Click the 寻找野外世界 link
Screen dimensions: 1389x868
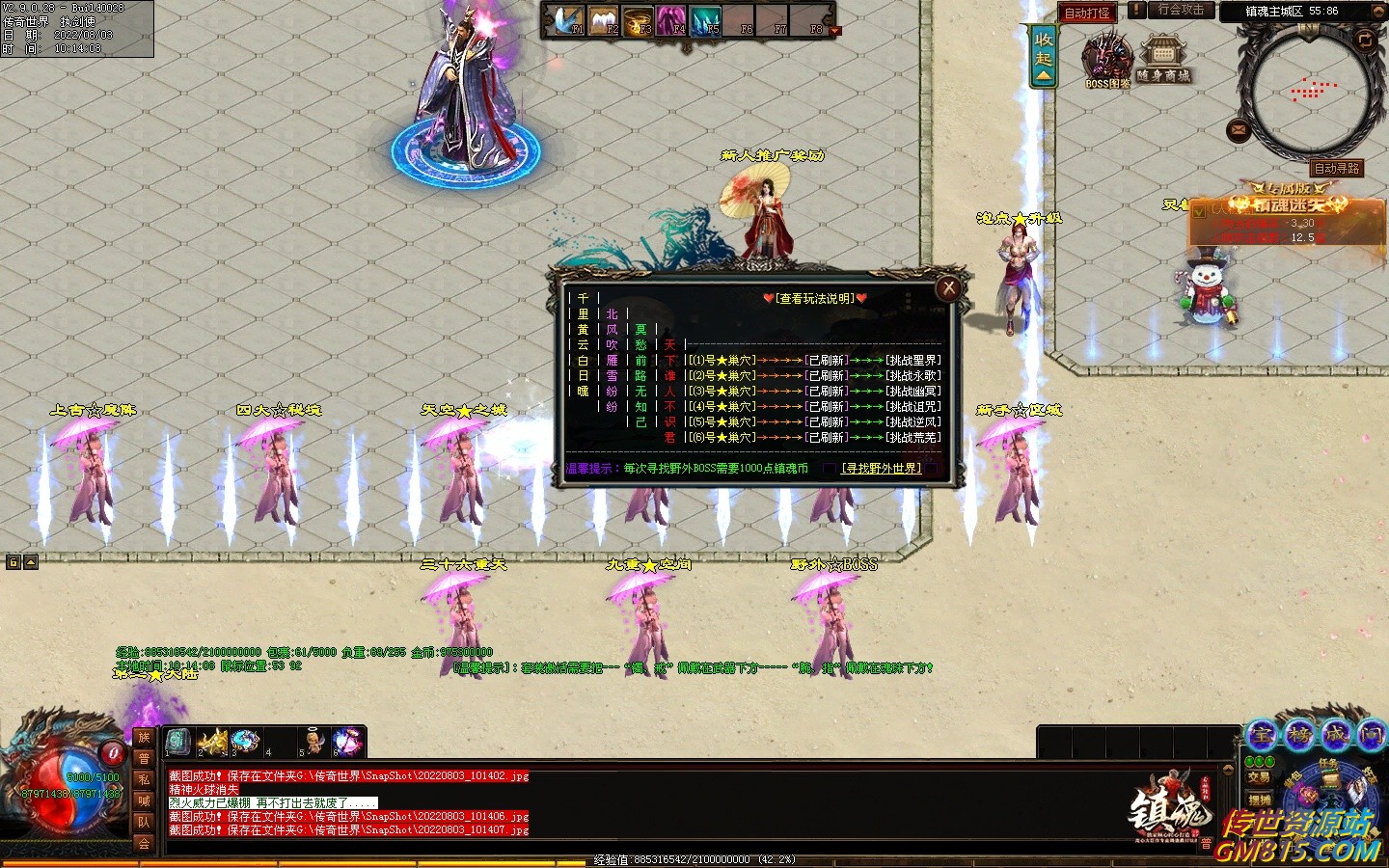[881, 469]
